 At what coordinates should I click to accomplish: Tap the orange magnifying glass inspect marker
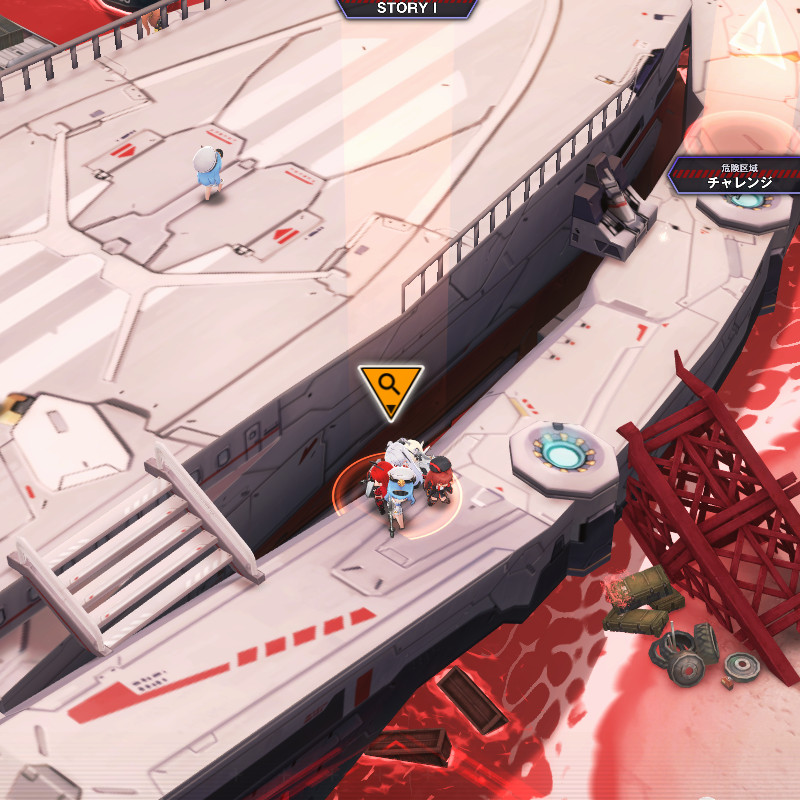tap(390, 387)
